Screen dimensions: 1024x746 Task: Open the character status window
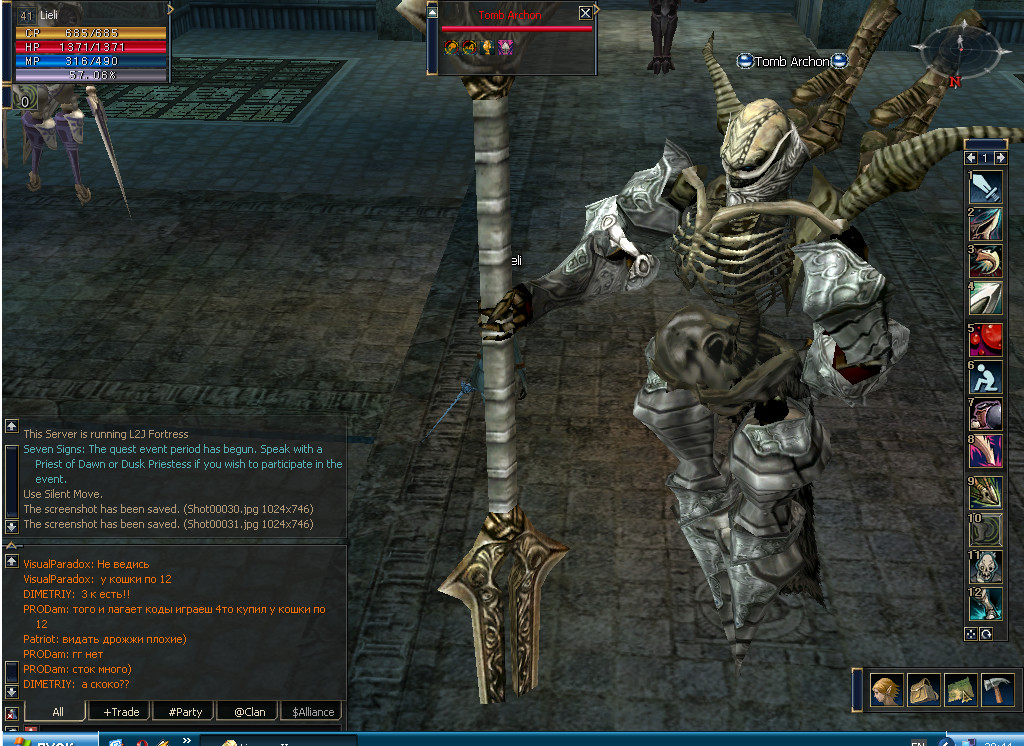886,689
